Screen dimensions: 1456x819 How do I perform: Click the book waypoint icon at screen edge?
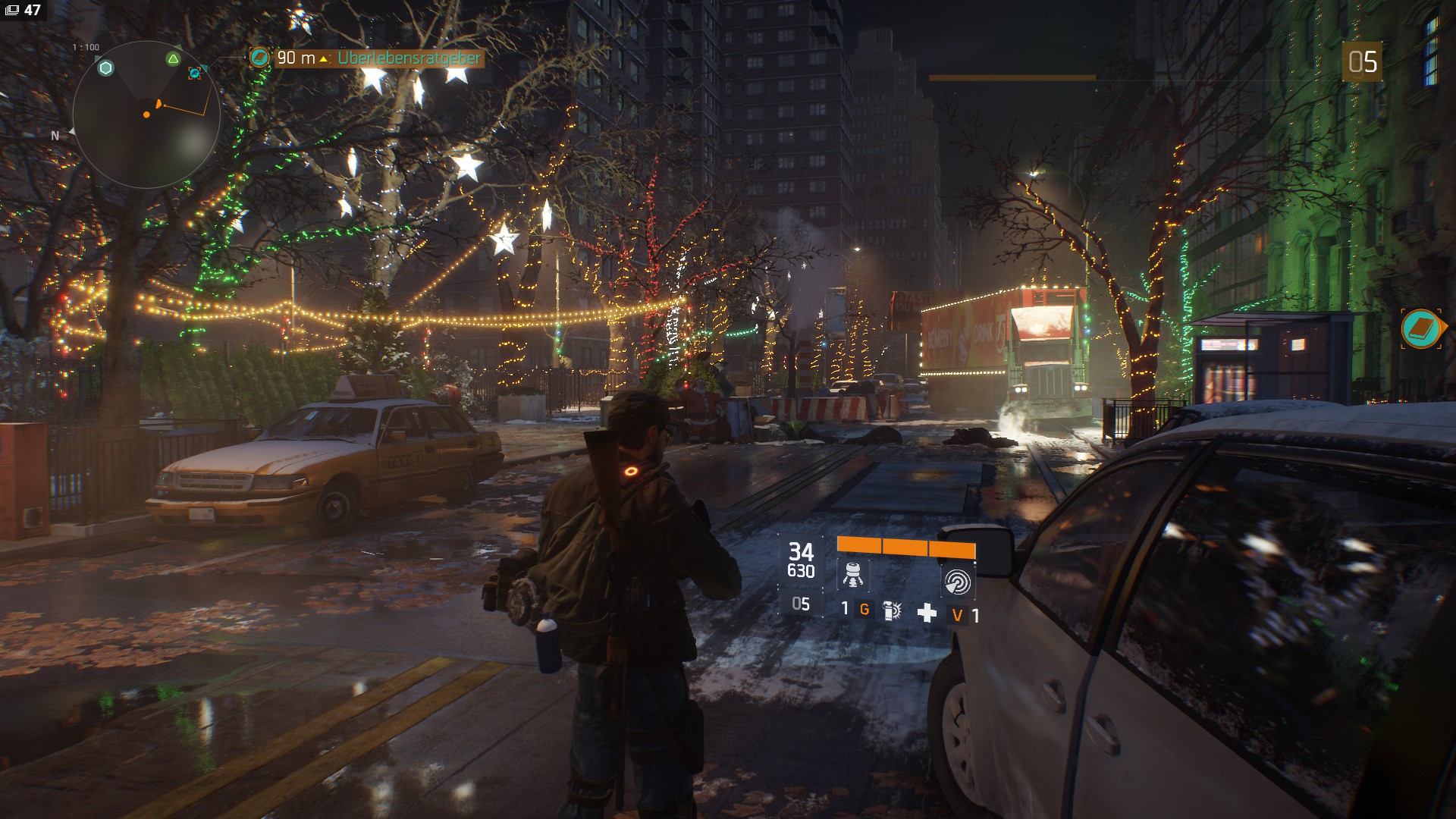(1422, 328)
